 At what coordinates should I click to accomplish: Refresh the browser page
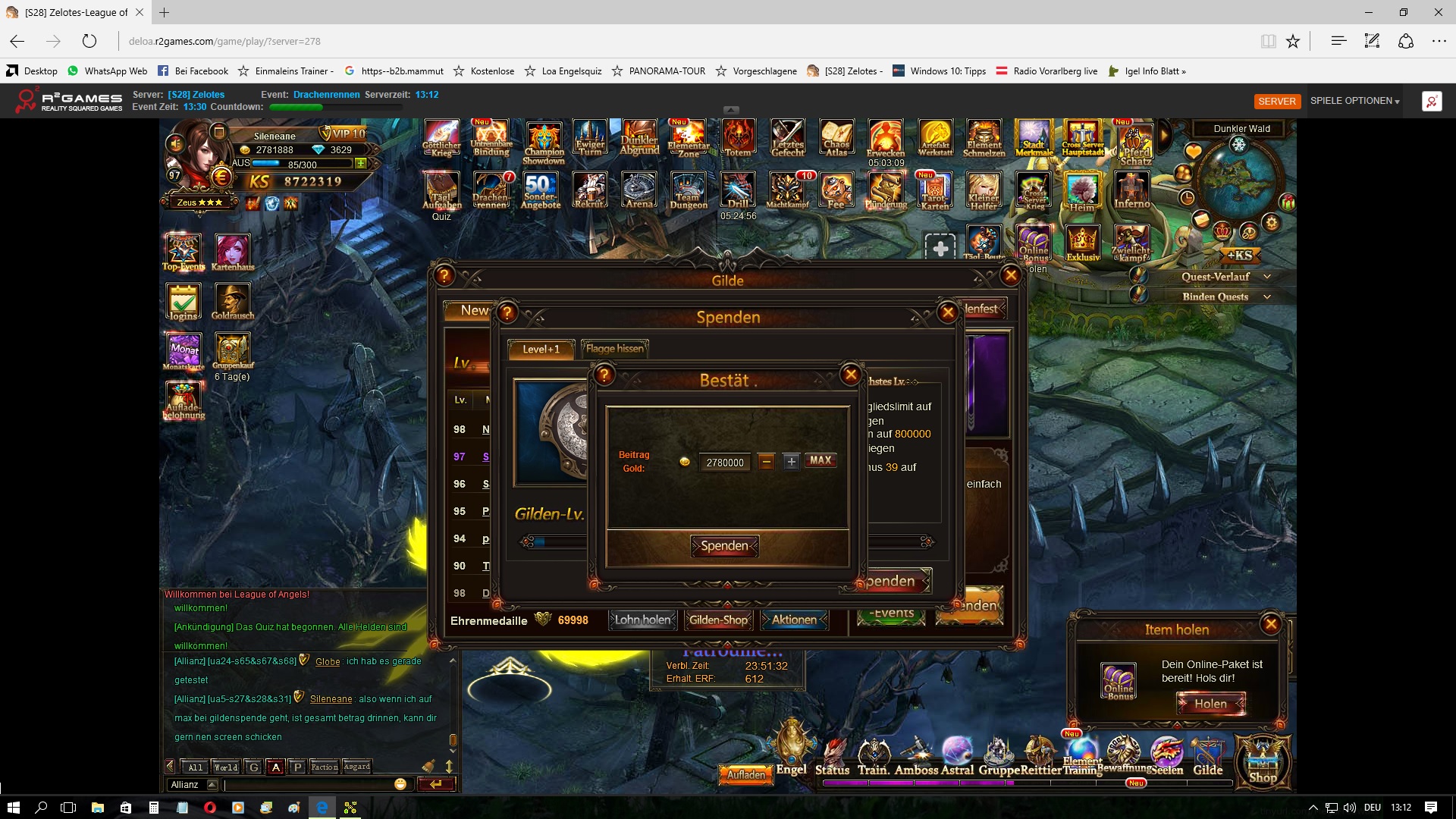point(89,41)
